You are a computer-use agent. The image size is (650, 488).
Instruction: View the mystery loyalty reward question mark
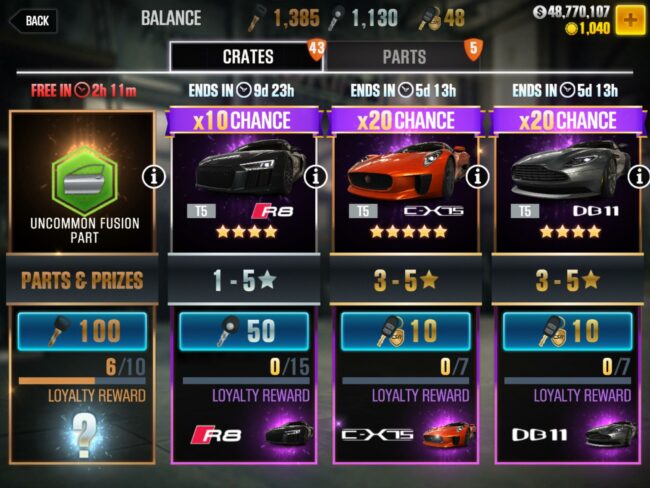(82, 432)
